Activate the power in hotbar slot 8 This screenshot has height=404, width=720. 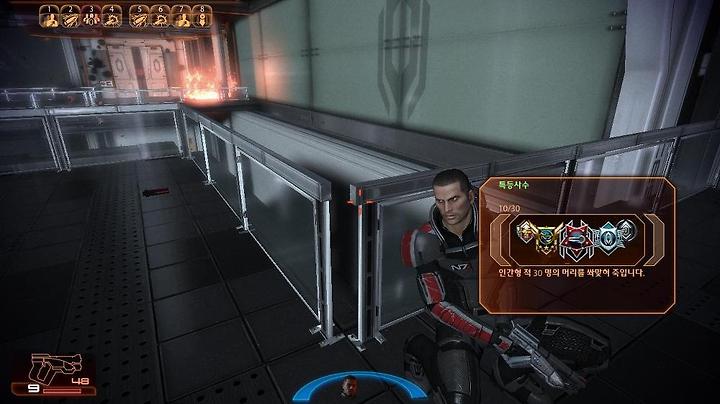(x=202, y=17)
